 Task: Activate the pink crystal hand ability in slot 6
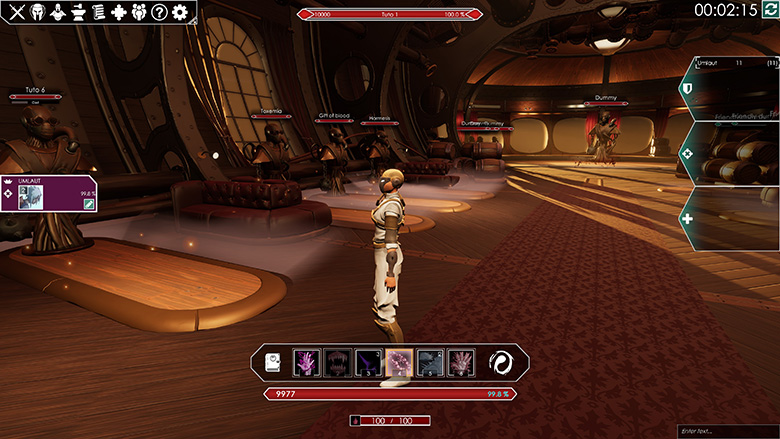[461, 363]
